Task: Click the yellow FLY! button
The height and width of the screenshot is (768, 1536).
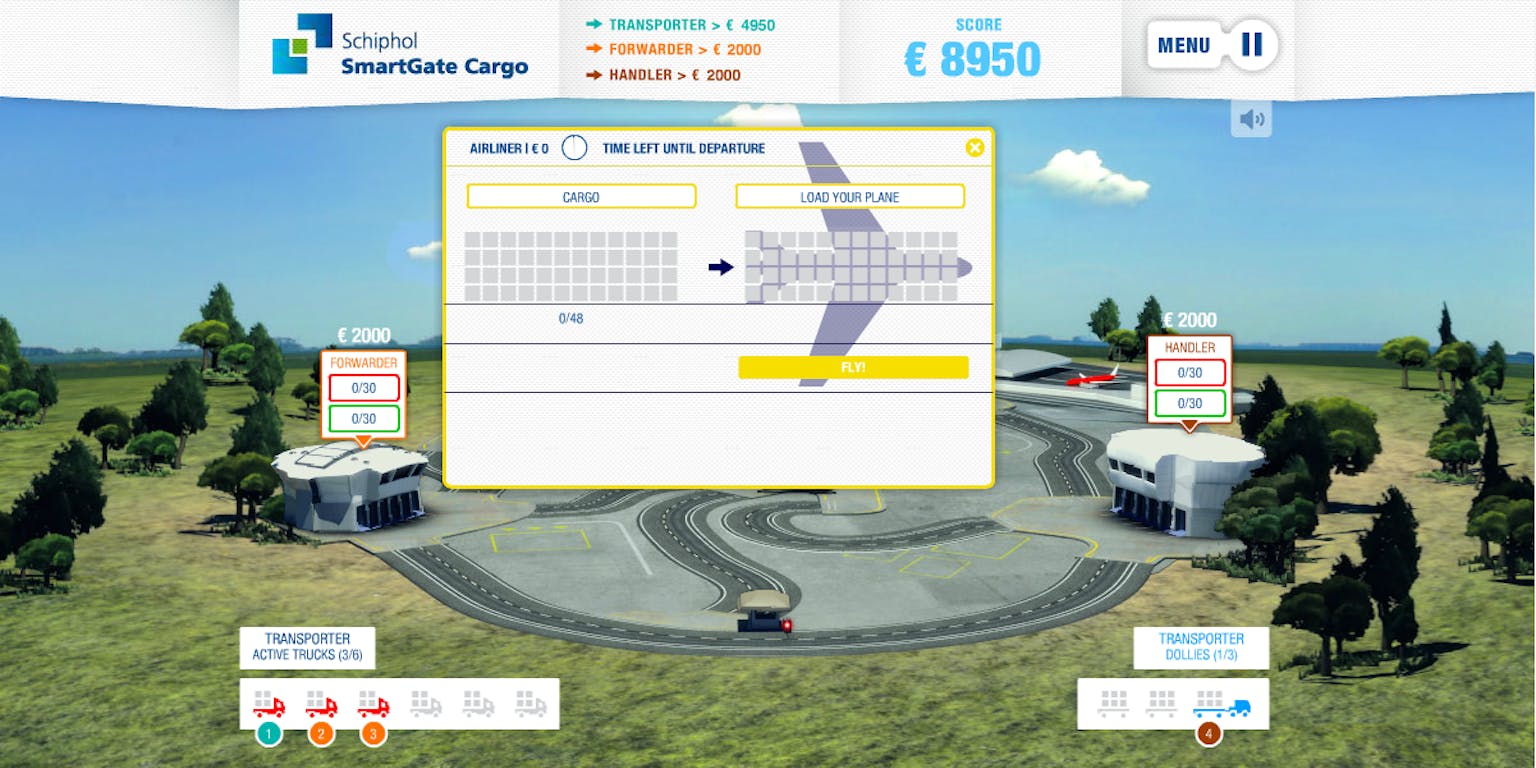Action: point(853,367)
